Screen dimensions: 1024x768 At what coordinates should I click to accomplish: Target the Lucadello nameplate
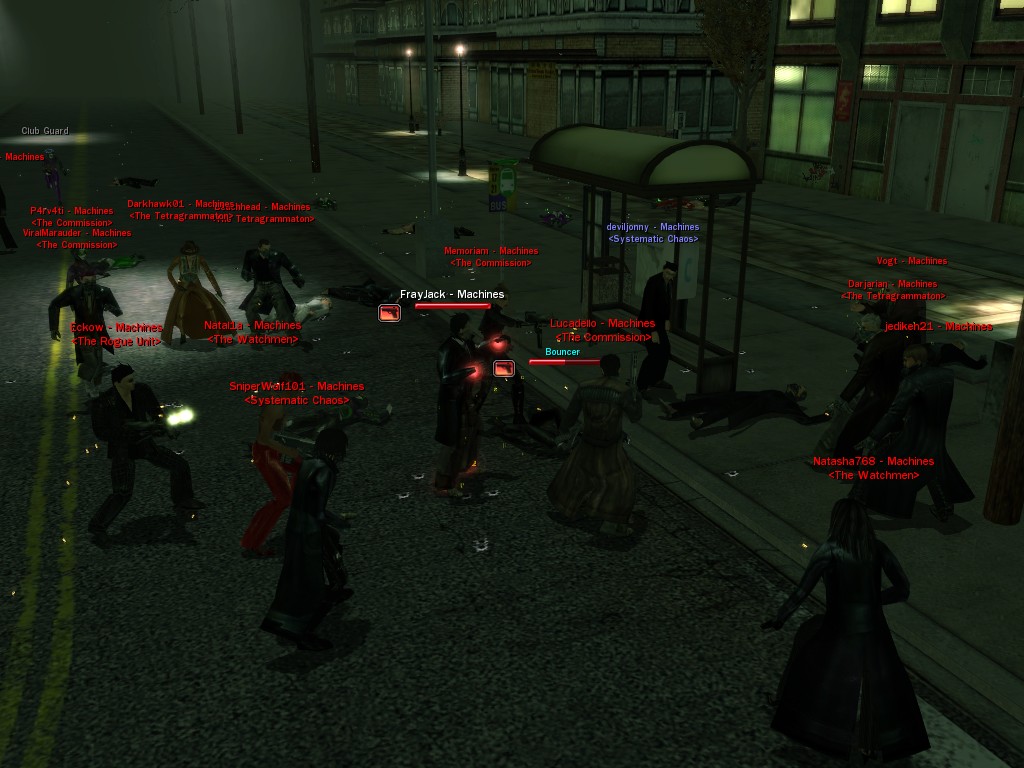click(x=602, y=324)
